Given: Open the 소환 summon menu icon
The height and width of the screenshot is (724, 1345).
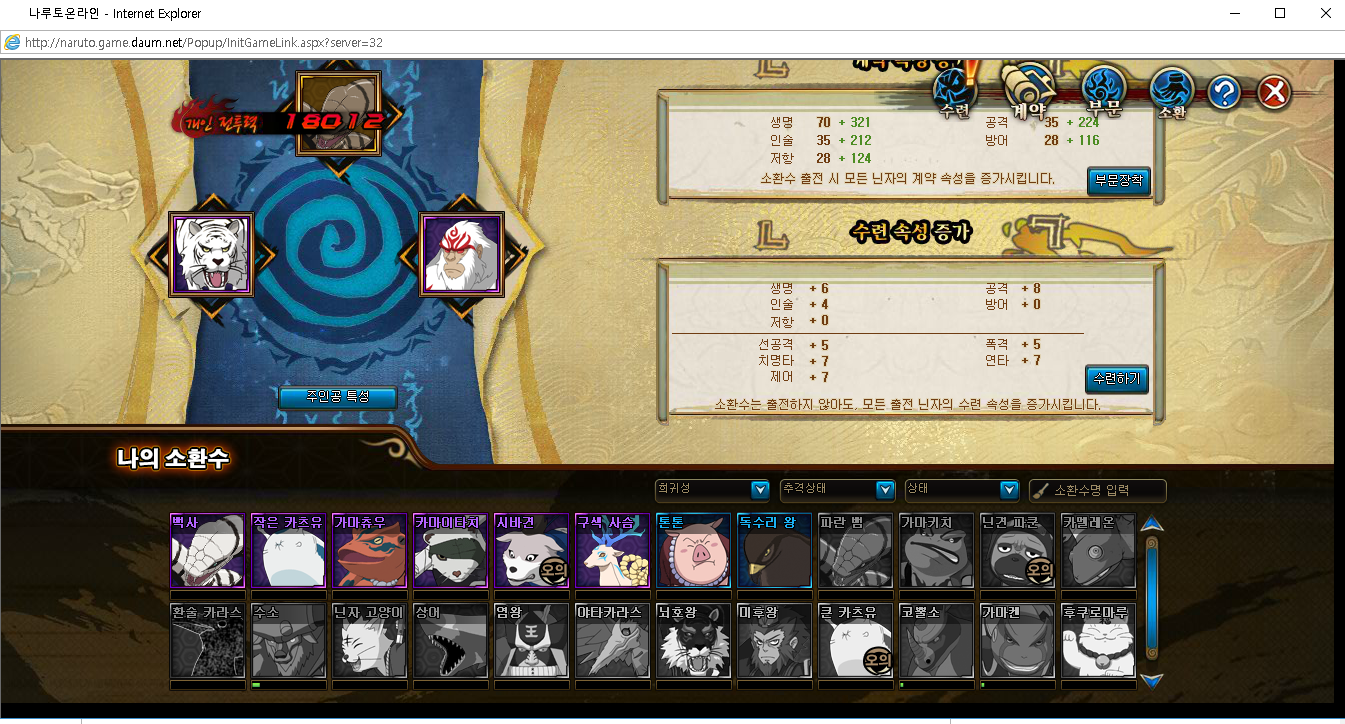Looking at the screenshot, I should tap(1172, 94).
